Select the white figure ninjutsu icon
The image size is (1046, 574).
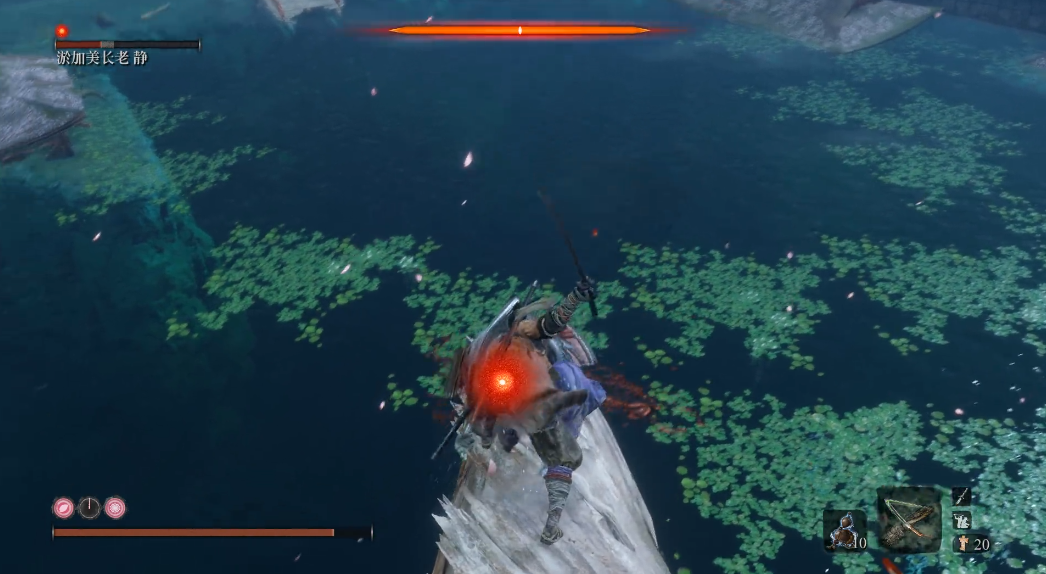pyautogui.click(x=961, y=520)
